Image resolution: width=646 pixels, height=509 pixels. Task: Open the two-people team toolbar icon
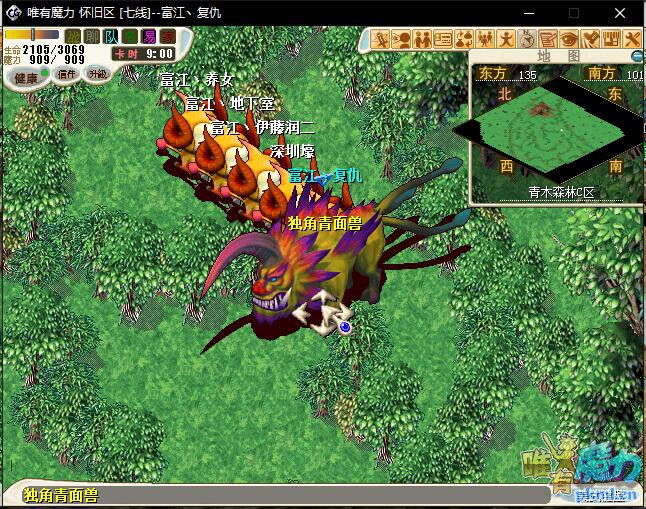pos(422,39)
